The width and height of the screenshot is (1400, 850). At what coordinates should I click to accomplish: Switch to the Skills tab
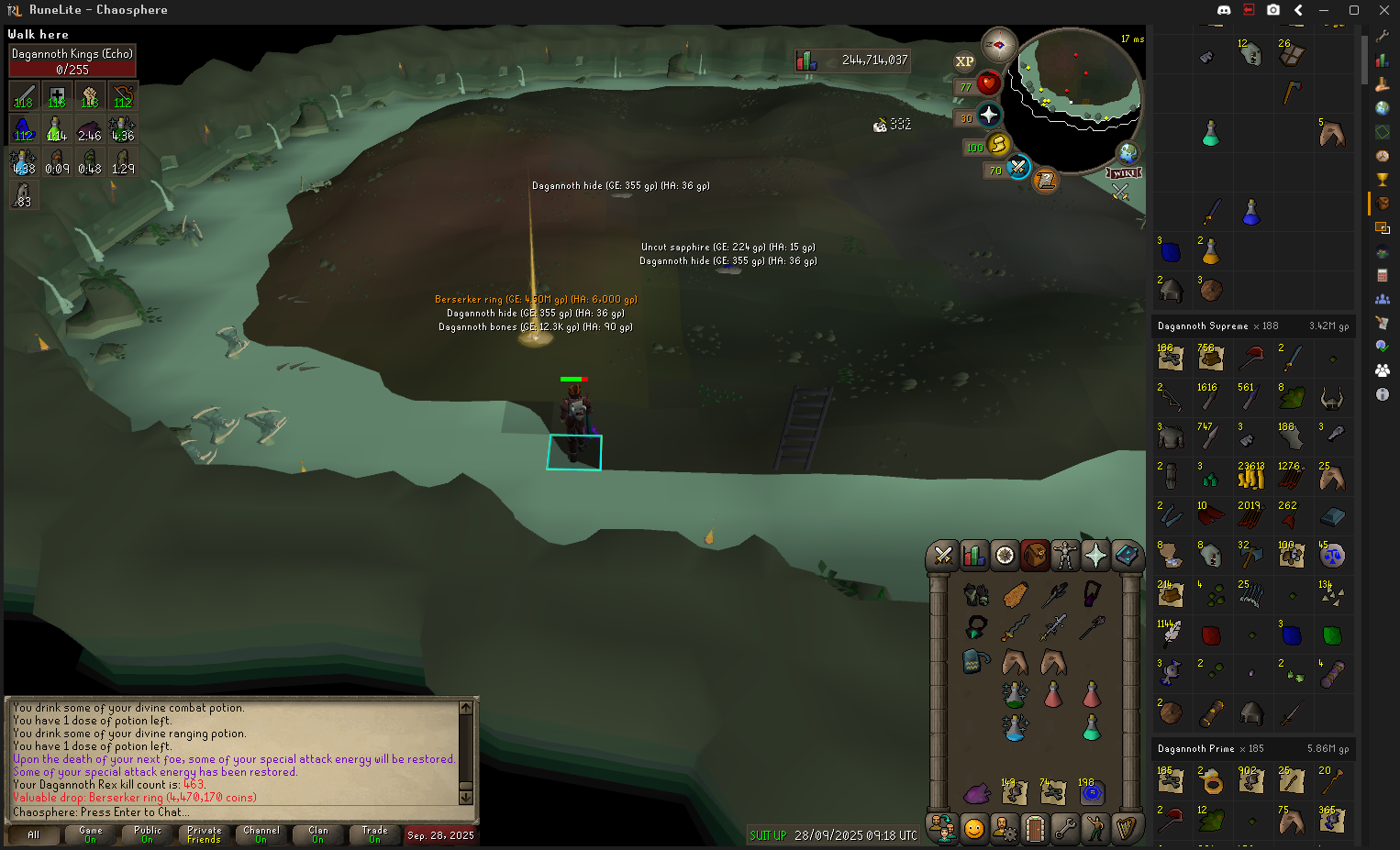(x=973, y=555)
